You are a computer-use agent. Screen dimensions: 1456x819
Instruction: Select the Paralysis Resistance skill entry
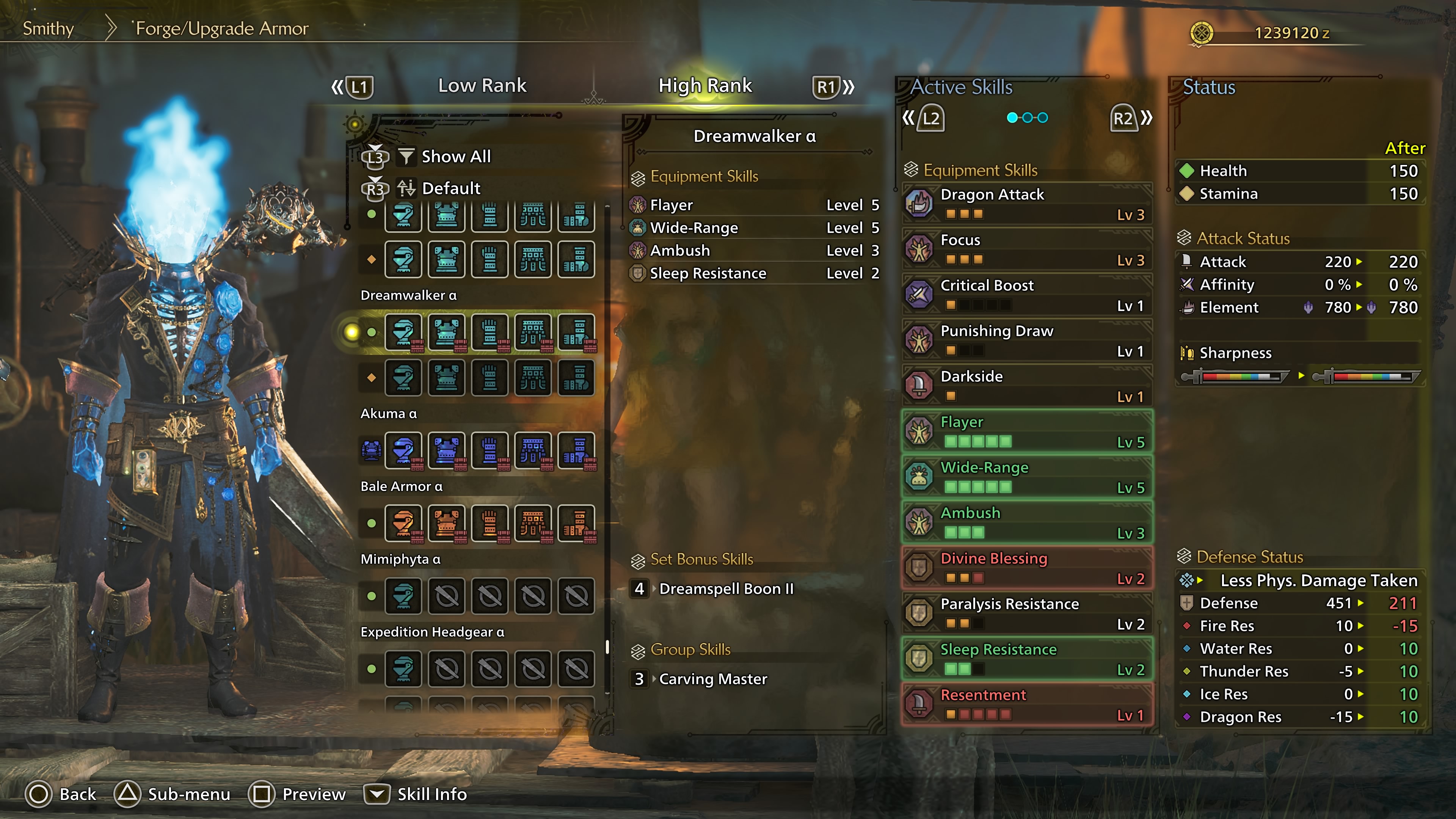(1026, 613)
